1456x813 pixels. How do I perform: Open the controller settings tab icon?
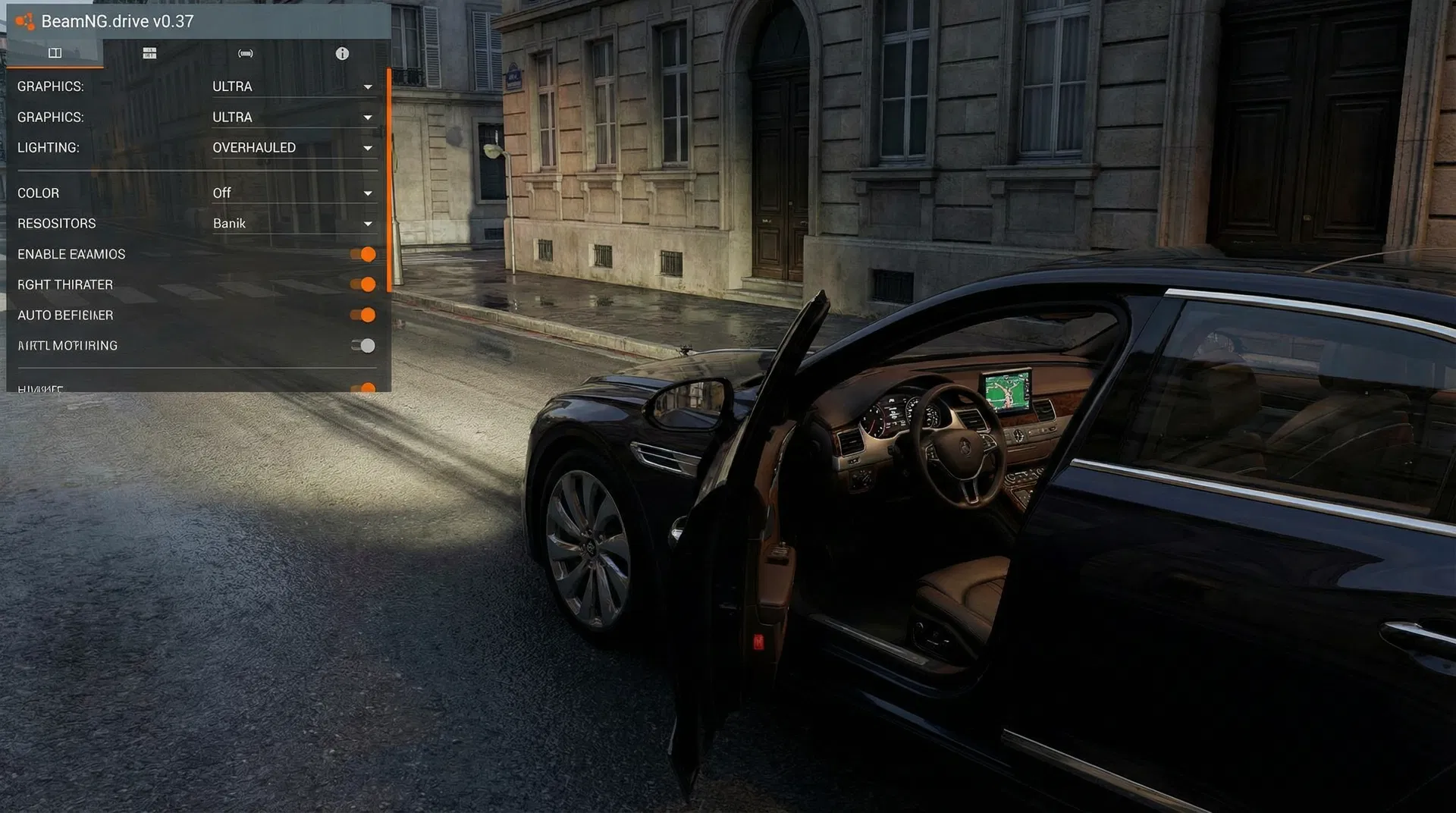point(244,53)
